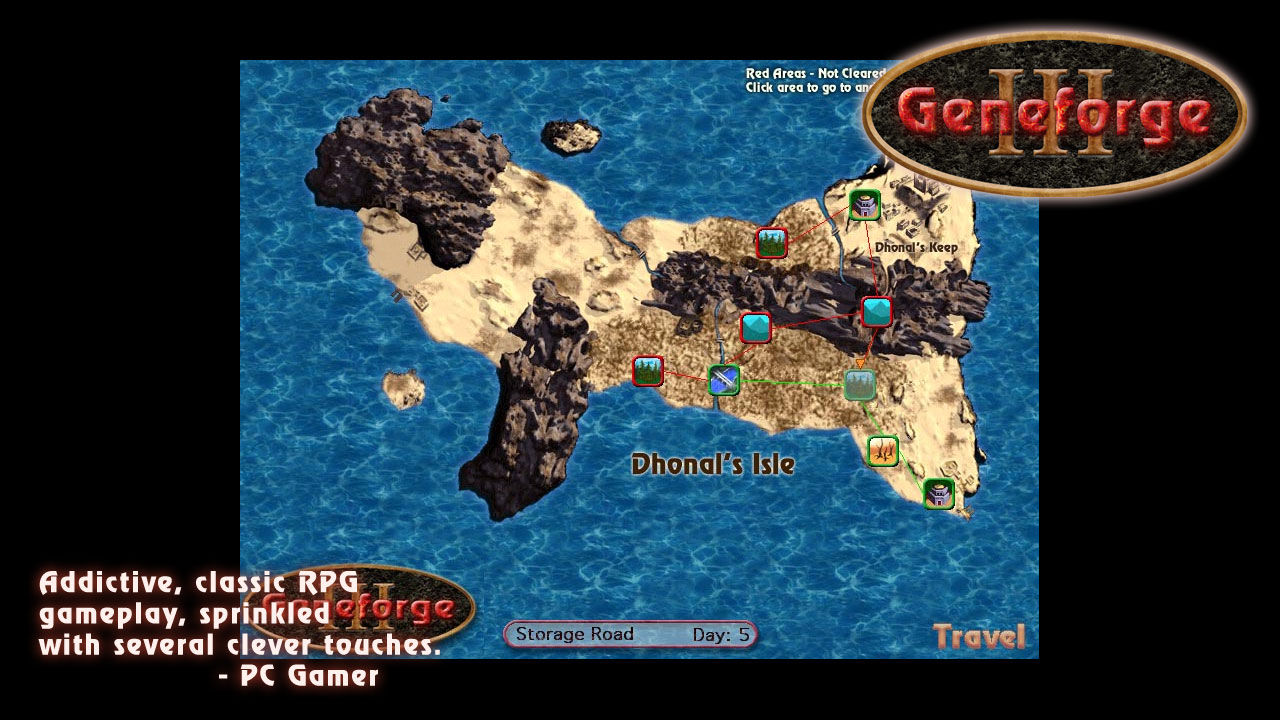Click the Geneforge III logo in the corner
1280x720 pixels.
point(1060,115)
